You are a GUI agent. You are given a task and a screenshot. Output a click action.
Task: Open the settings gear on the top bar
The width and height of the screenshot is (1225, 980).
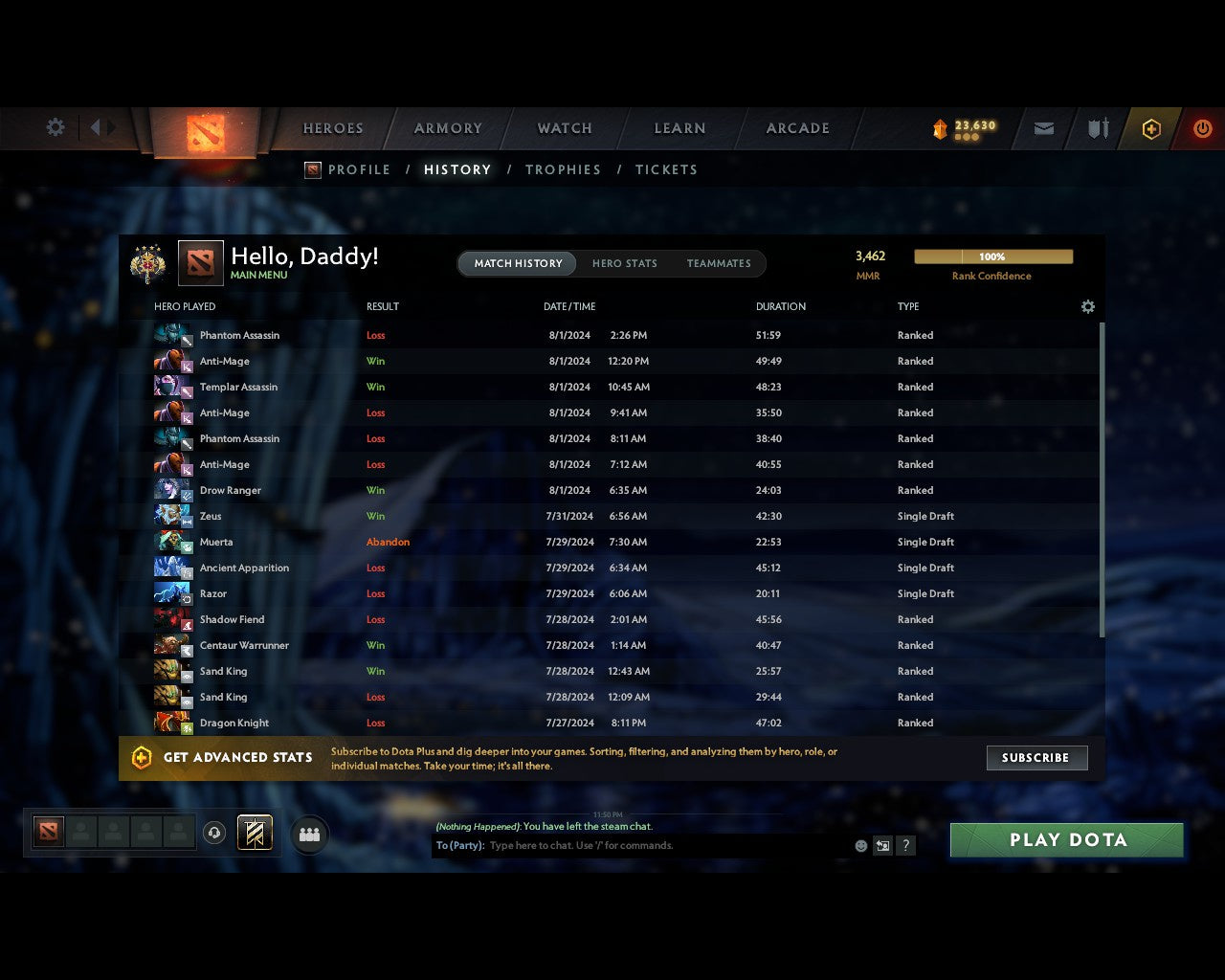click(55, 126)
